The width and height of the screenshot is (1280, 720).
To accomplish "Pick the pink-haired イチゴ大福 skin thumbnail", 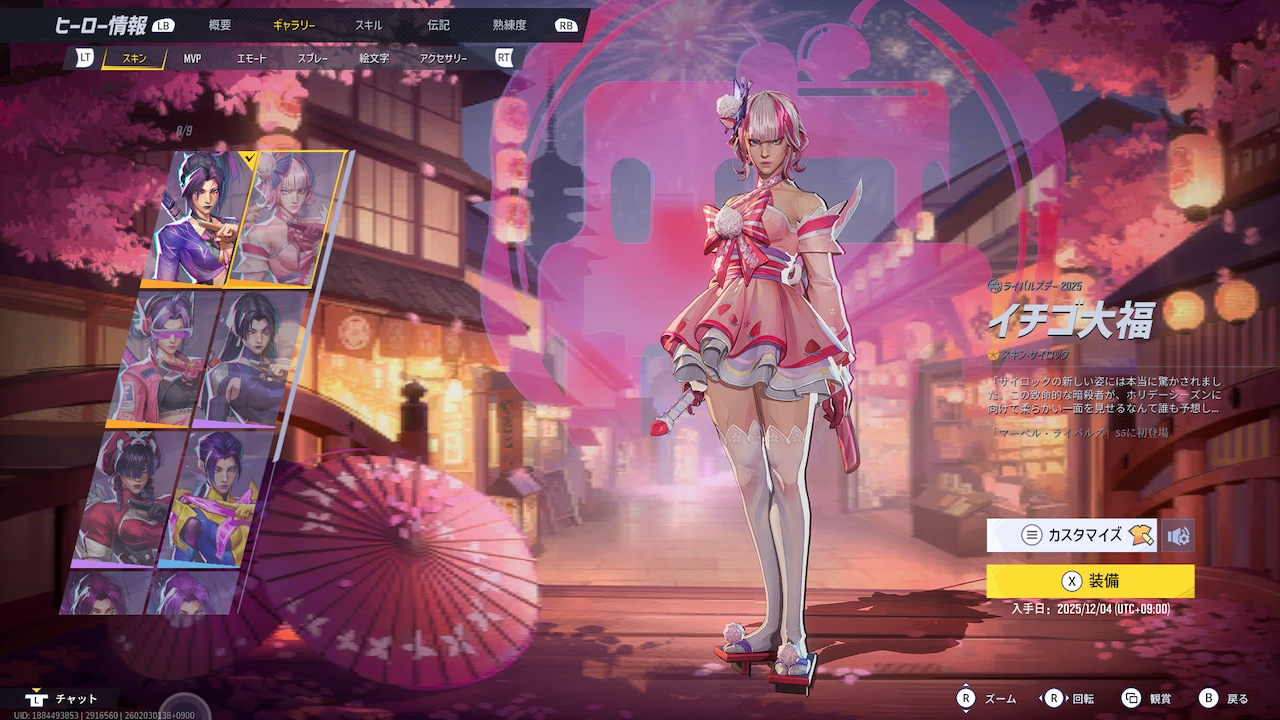I will pyautogui.click(x=285, y=215).
